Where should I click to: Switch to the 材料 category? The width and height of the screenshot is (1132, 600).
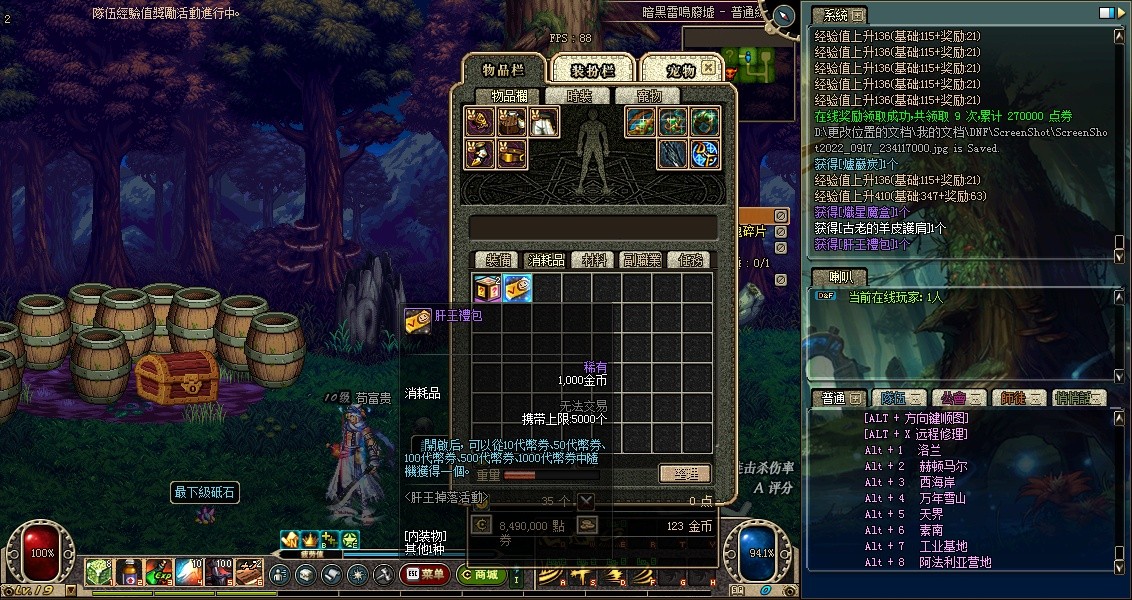[x=594, y=260]
